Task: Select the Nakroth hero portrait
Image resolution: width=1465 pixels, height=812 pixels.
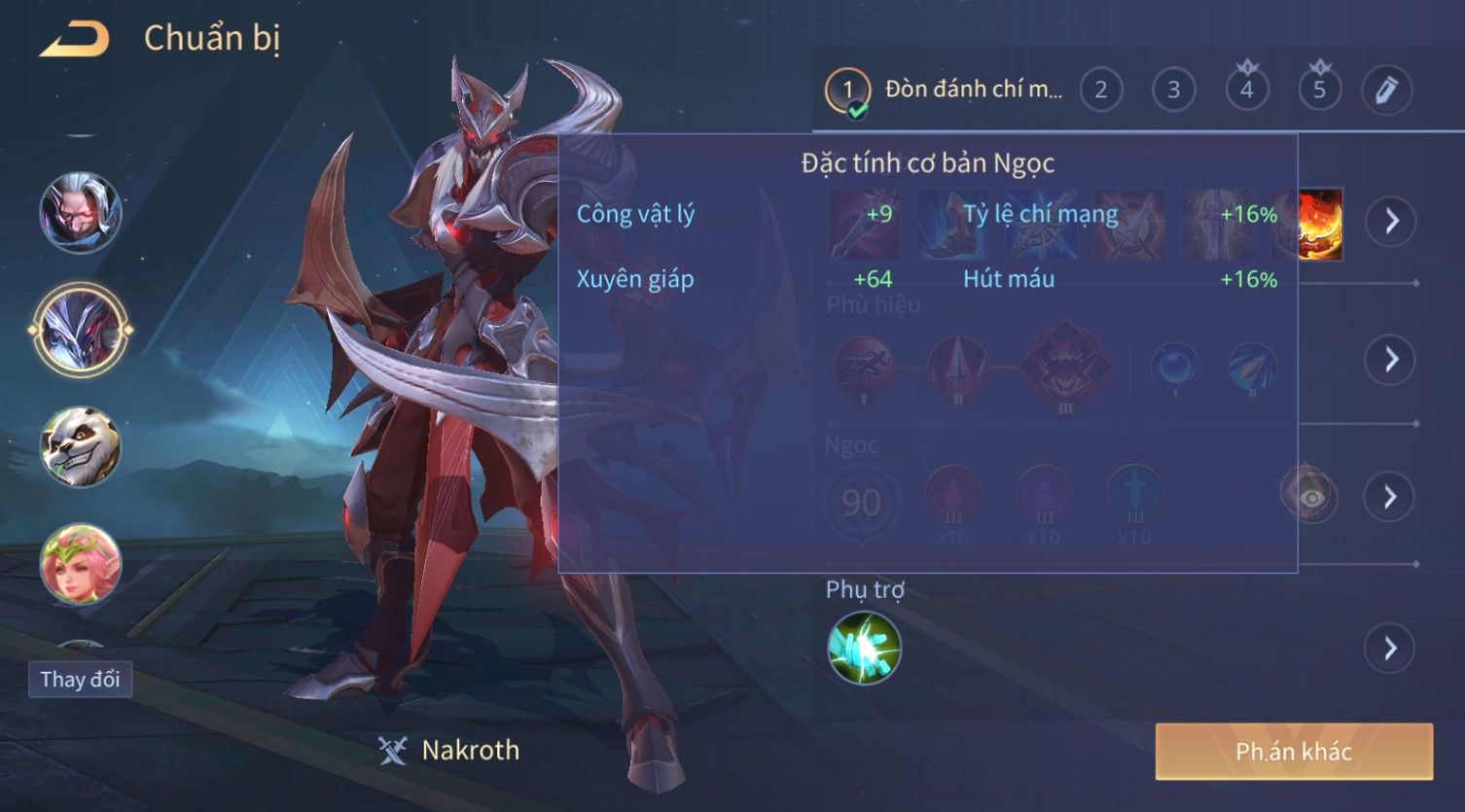Action: (80, 330)
